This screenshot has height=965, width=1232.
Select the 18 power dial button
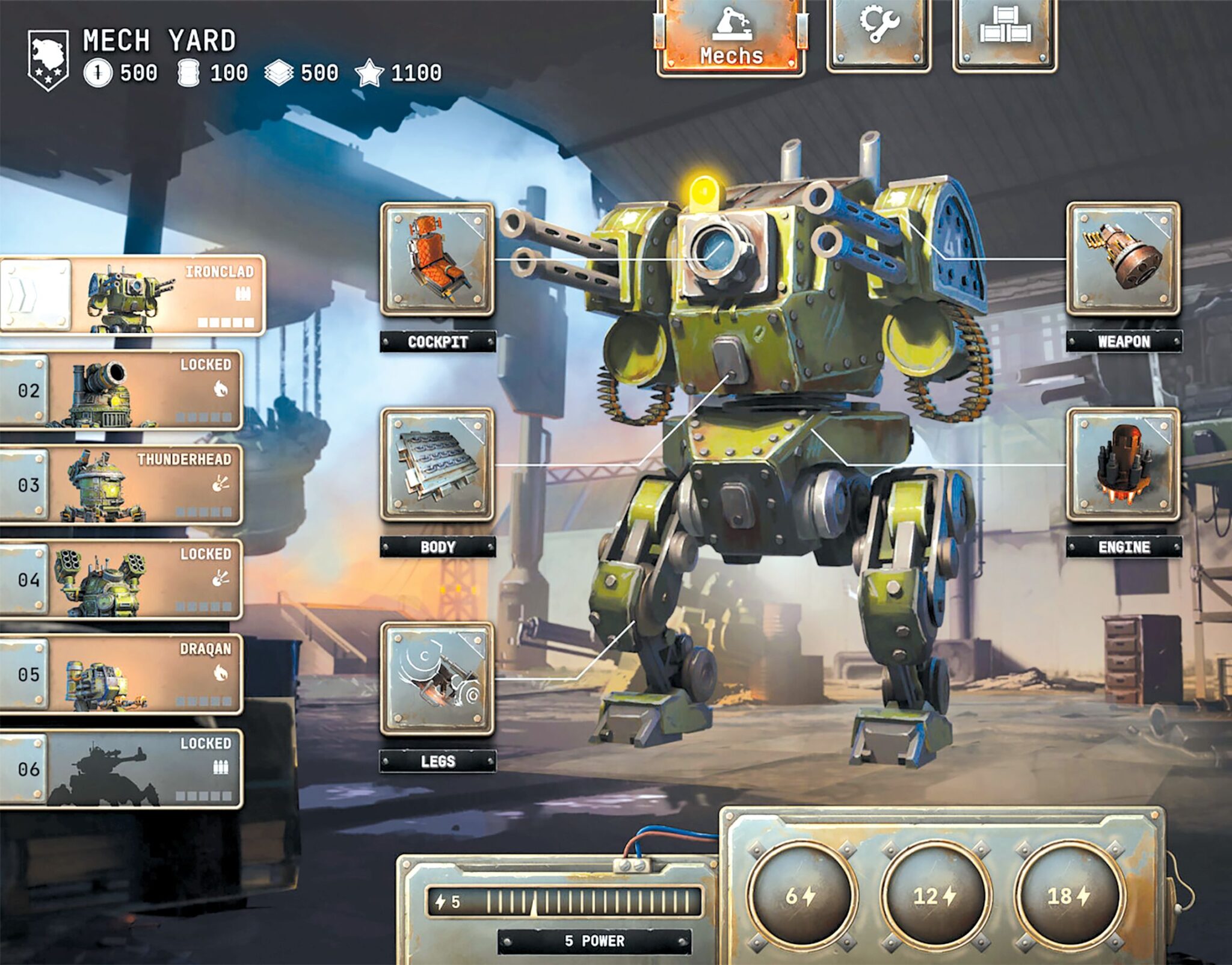click(1068, 896)
